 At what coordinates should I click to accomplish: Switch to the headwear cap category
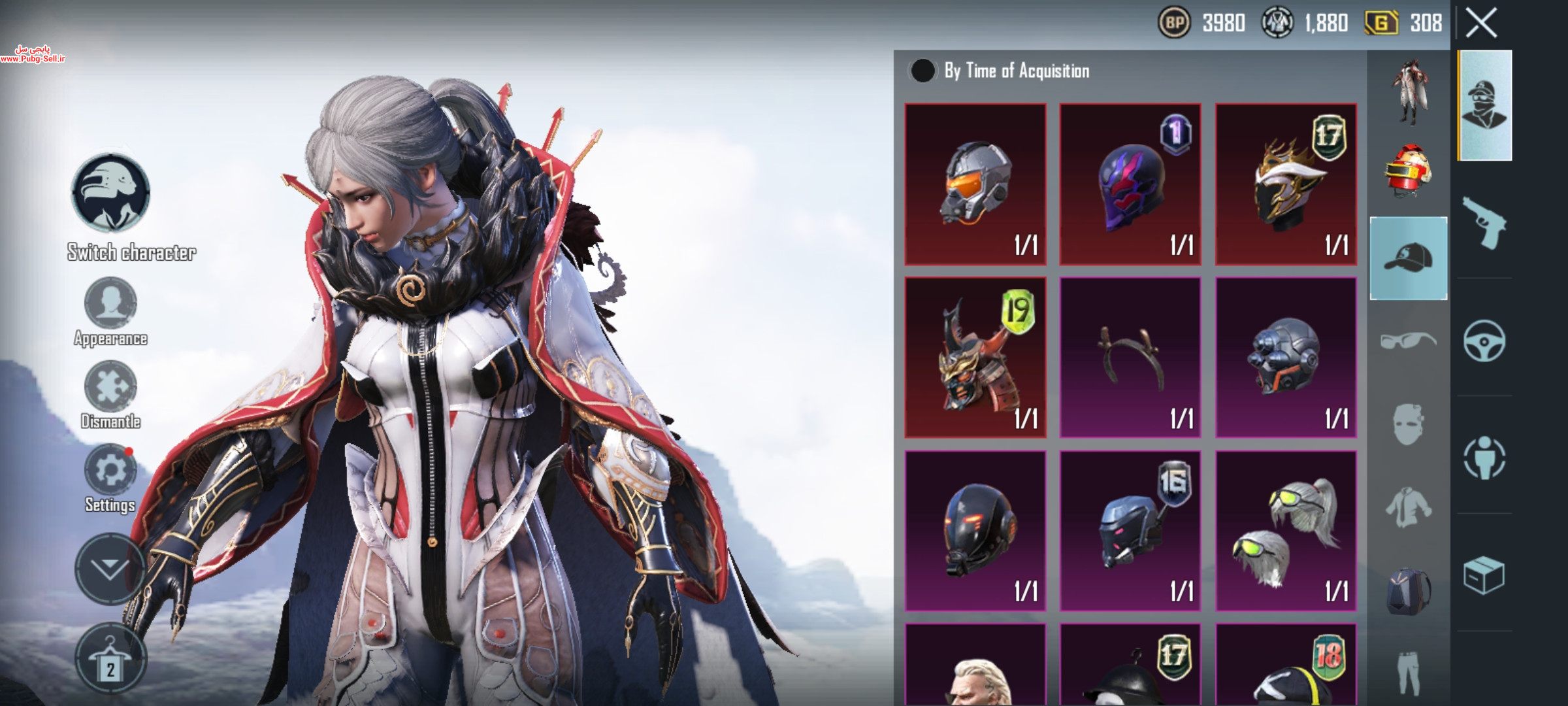(x=1409, y=258)
